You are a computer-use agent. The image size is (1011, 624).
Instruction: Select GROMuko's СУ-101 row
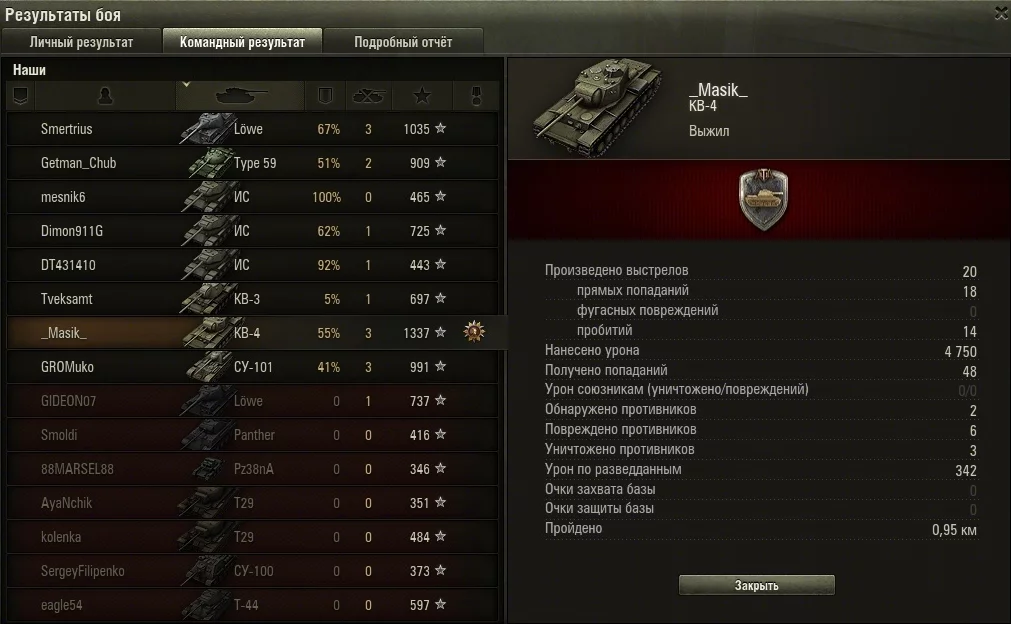[x=67, y=367]
